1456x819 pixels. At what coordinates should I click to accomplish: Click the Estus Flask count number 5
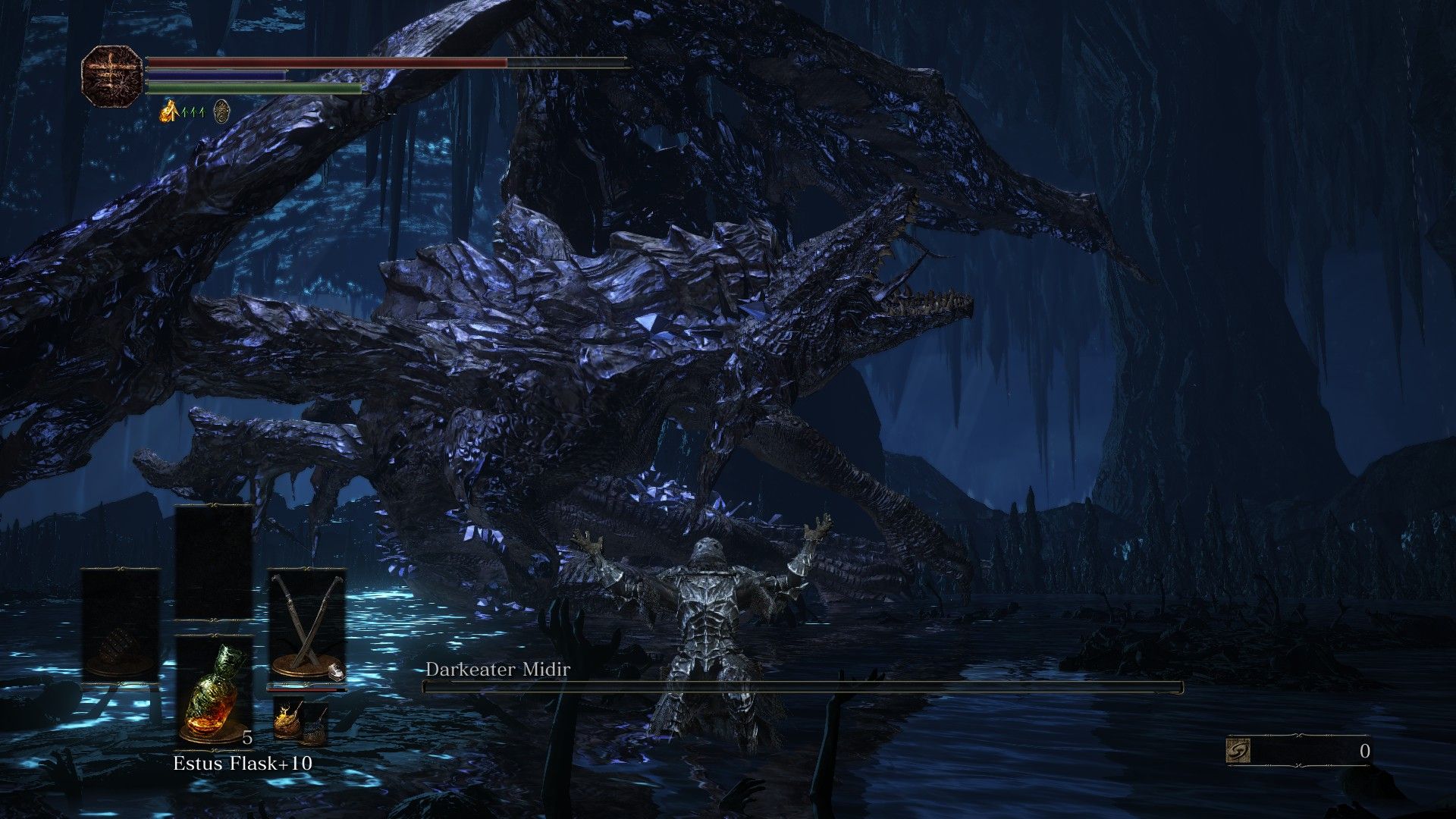247,738
